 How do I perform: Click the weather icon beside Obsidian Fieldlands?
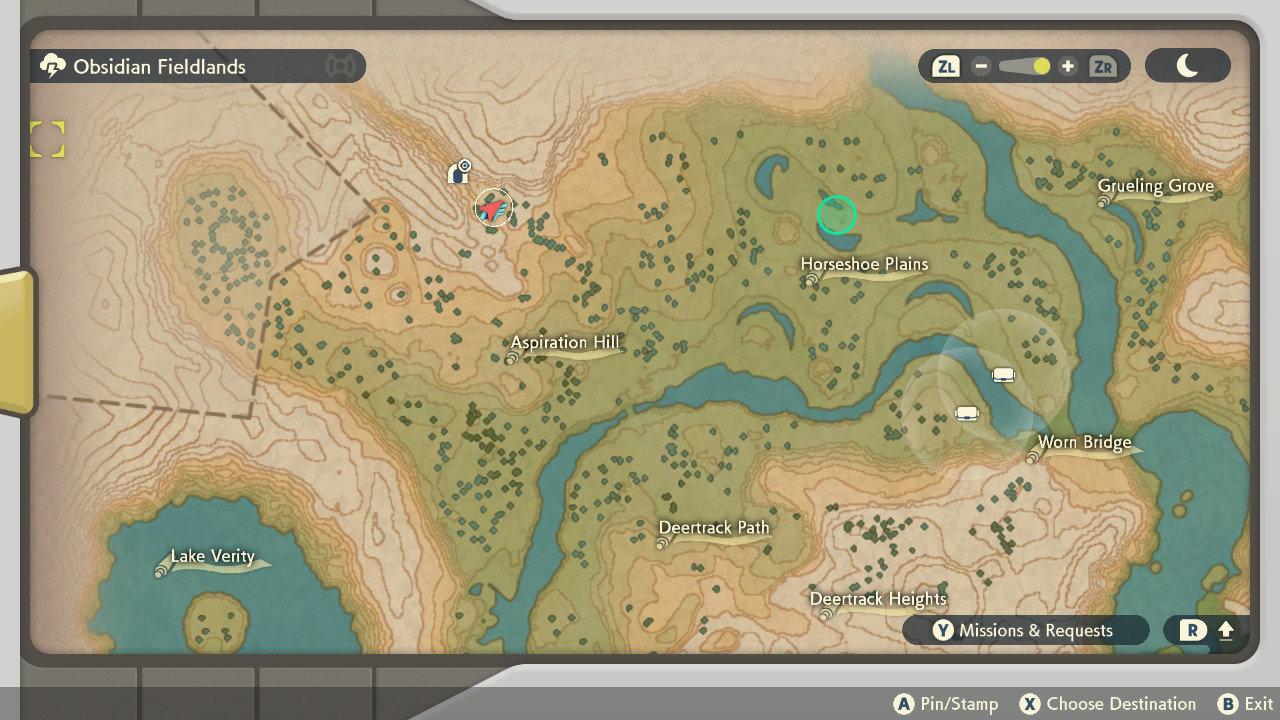[51, 66]
